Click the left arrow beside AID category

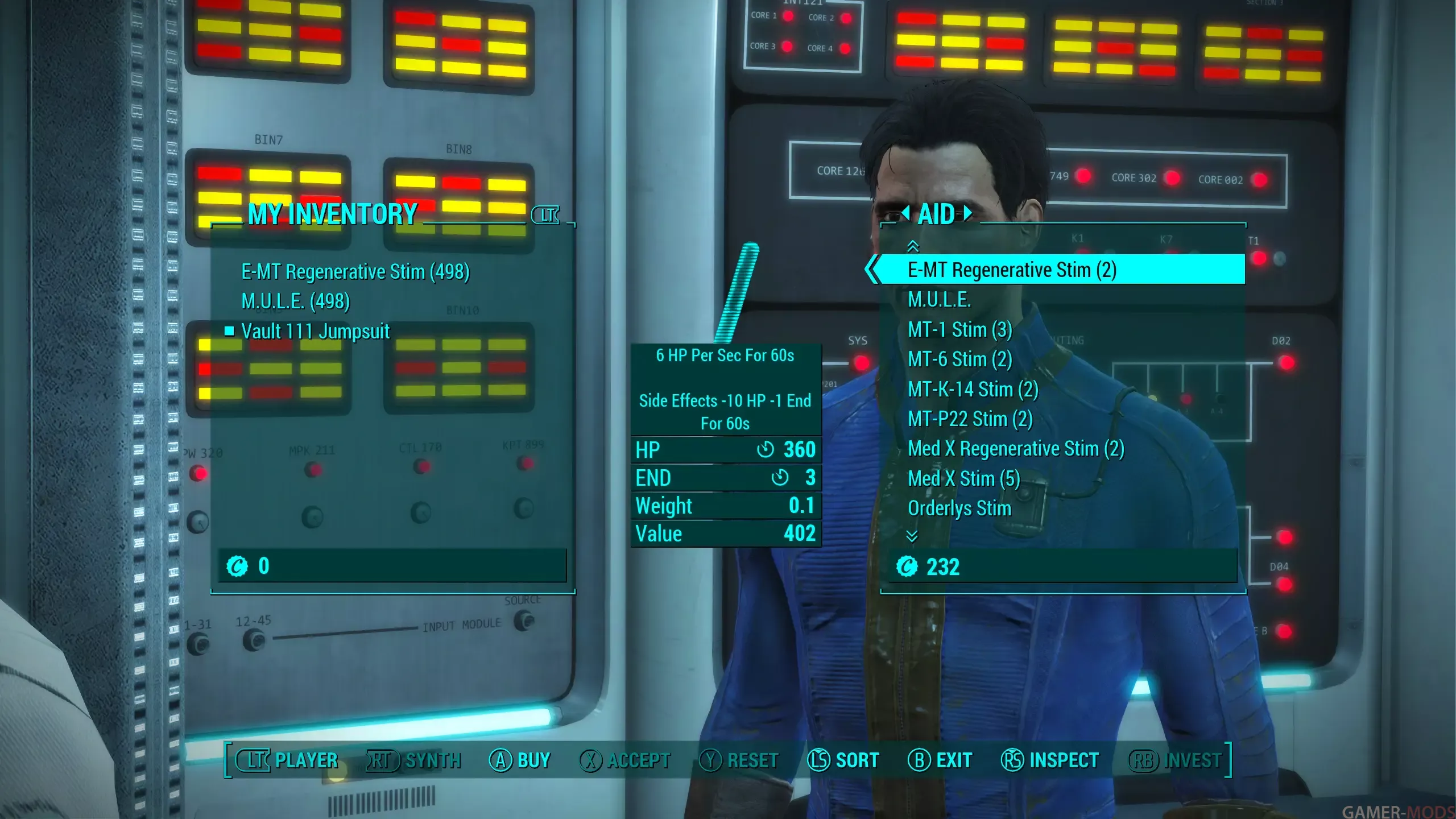tap(906, 213)
